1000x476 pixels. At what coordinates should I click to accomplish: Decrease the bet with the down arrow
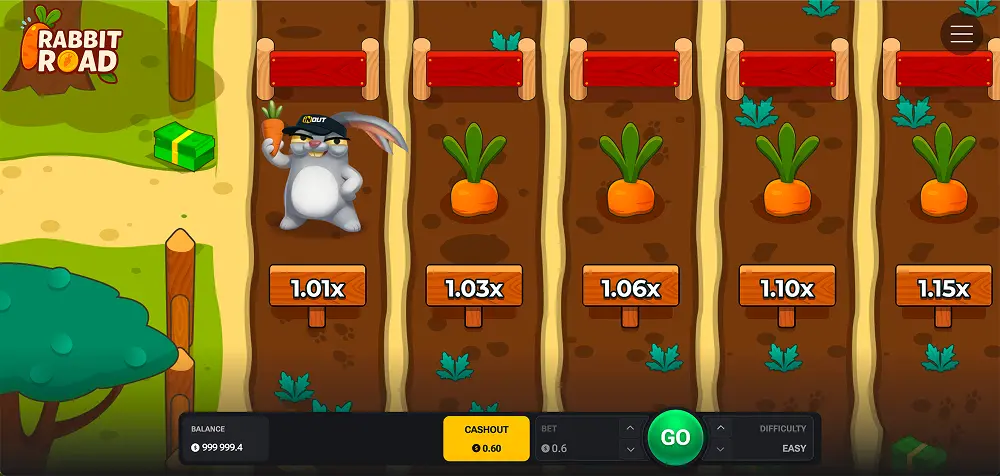click(629, 448)
